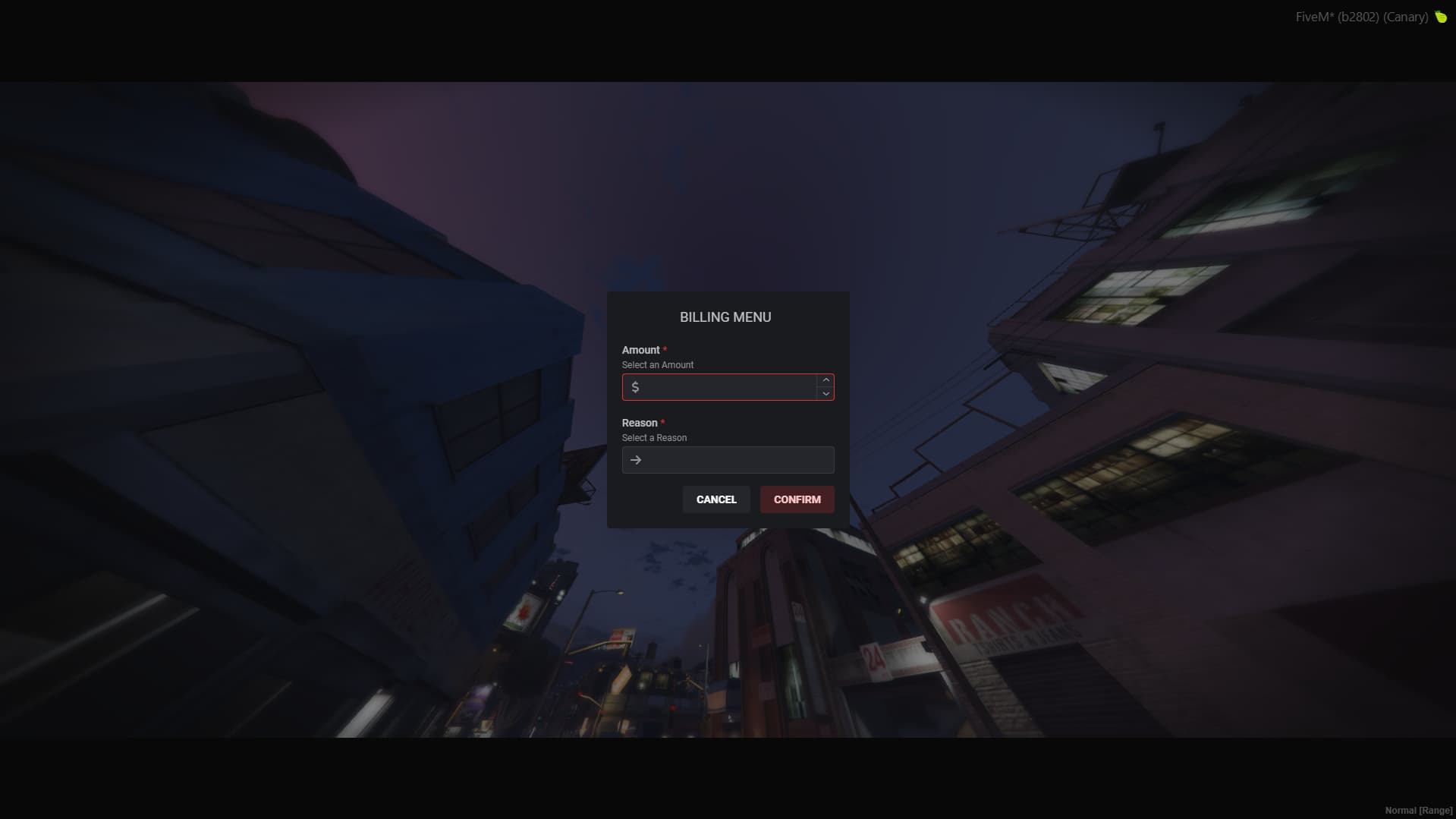Click the FiveM pear logo top right
Image resolution: width=1456 pixels, height=819 pixels.
coord(1439,17)
